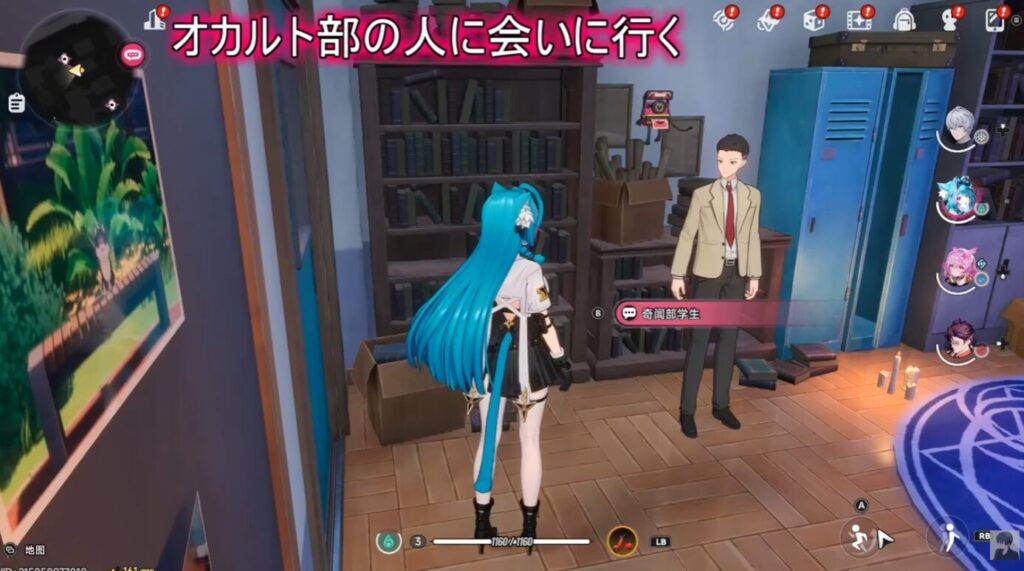
Task: Click the pink chat bubble beside minimap
Action: click(x=132, y=56)
